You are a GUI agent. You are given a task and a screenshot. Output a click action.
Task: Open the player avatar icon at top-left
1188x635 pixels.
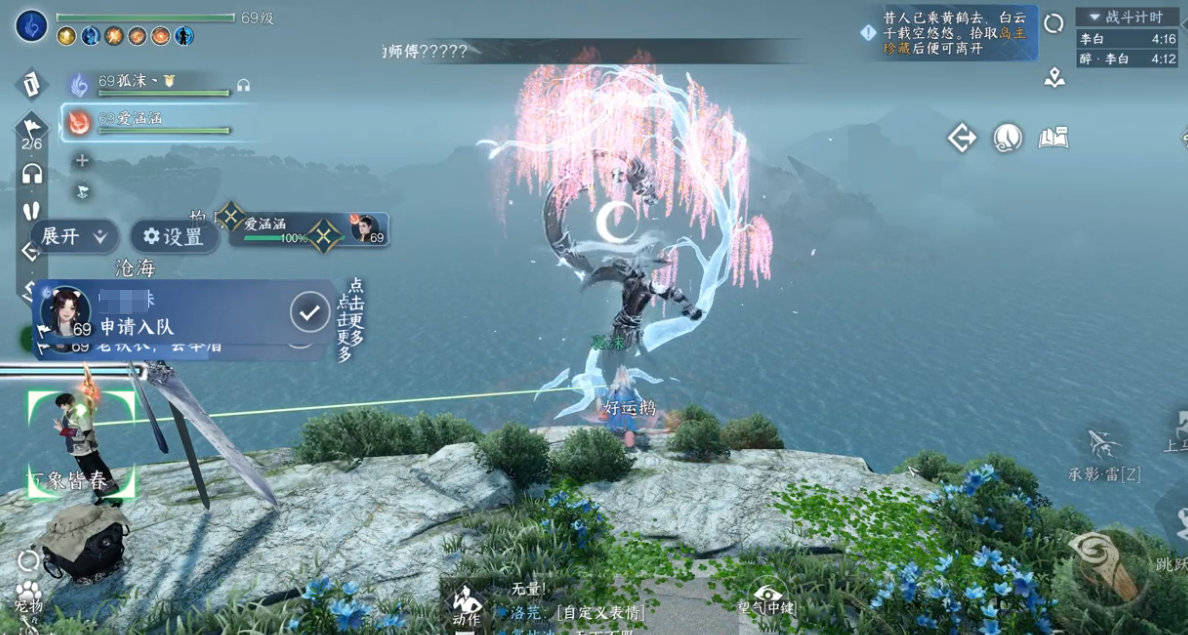(x=32, y=26)
